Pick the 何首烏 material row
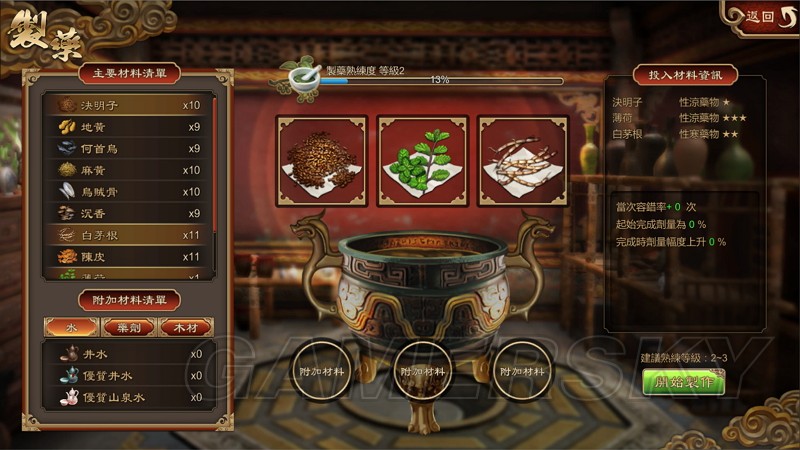 (128, 149)
